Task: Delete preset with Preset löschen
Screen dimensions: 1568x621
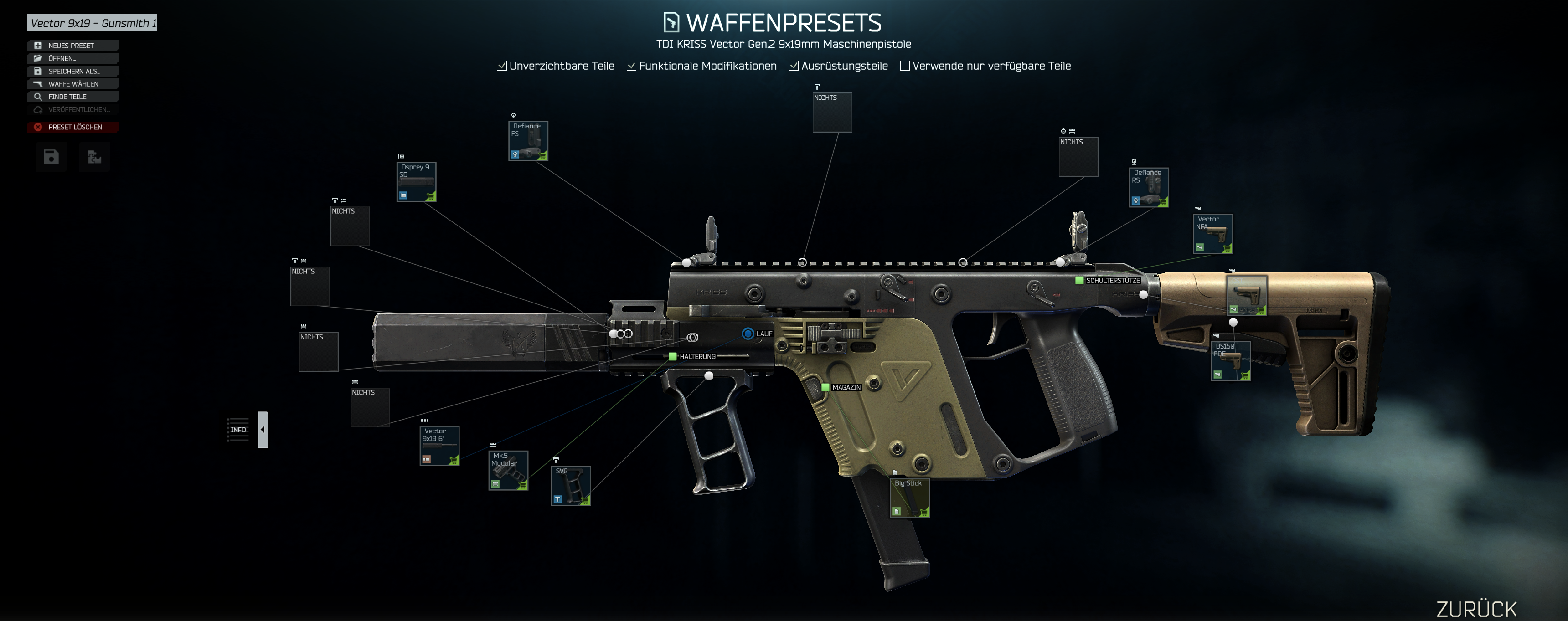Action: tap(72, 127)
